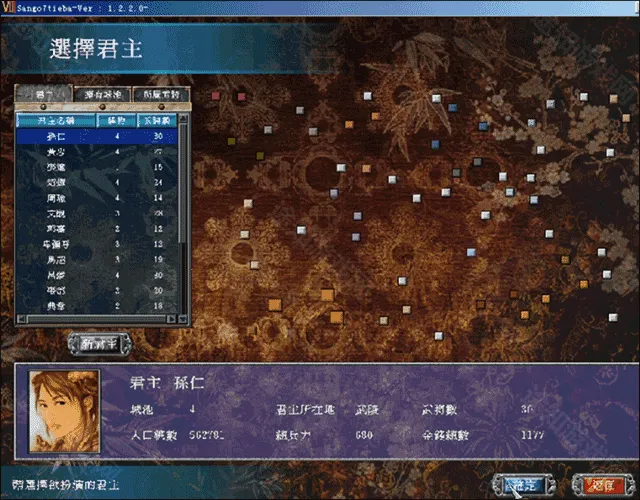Switch to the rightmost tab above the list
Screen dimensions: 640x500
click(161, 94)
